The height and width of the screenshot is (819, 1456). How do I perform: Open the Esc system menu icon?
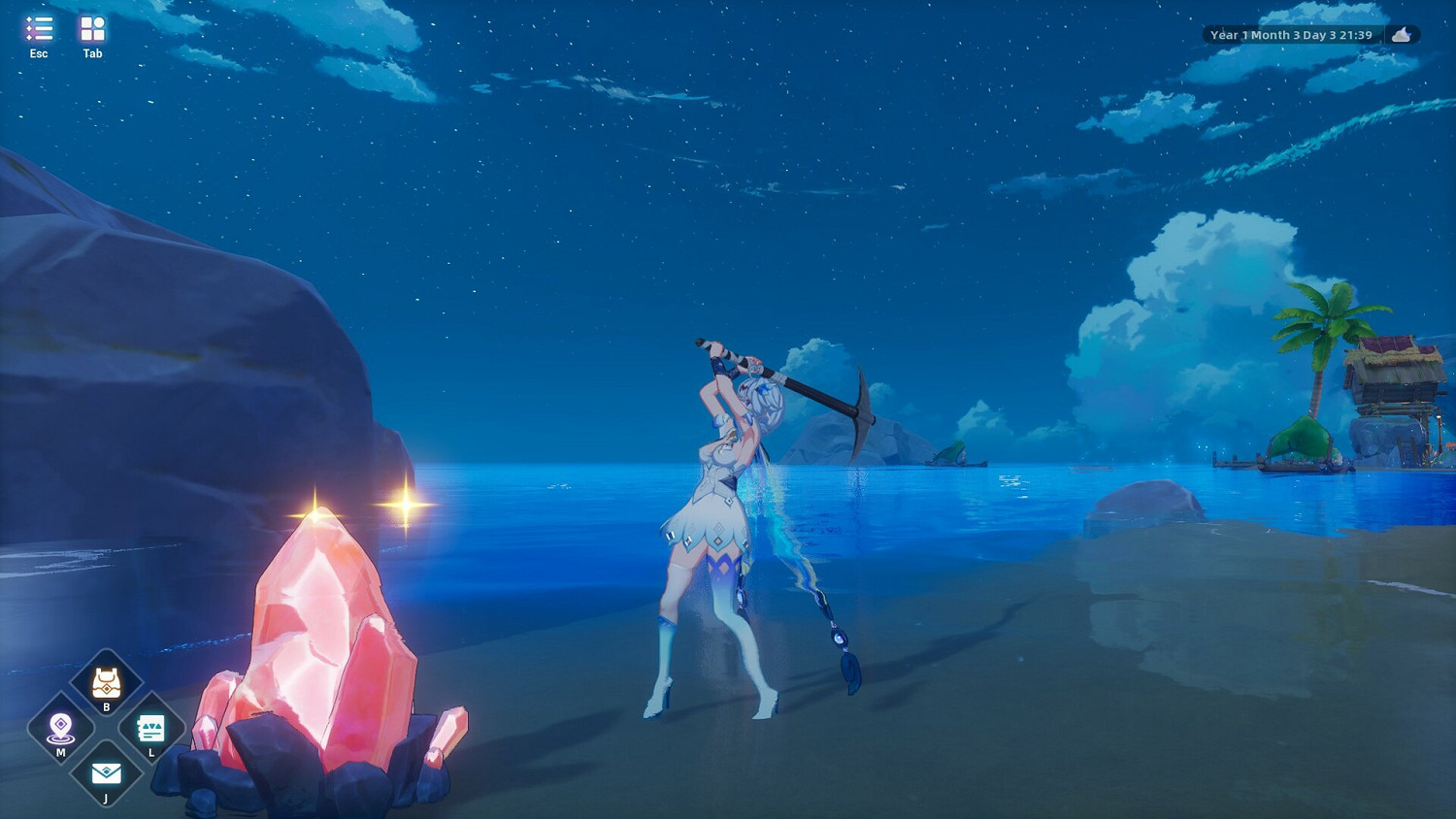pyautogui.click(x=38, y=29)
